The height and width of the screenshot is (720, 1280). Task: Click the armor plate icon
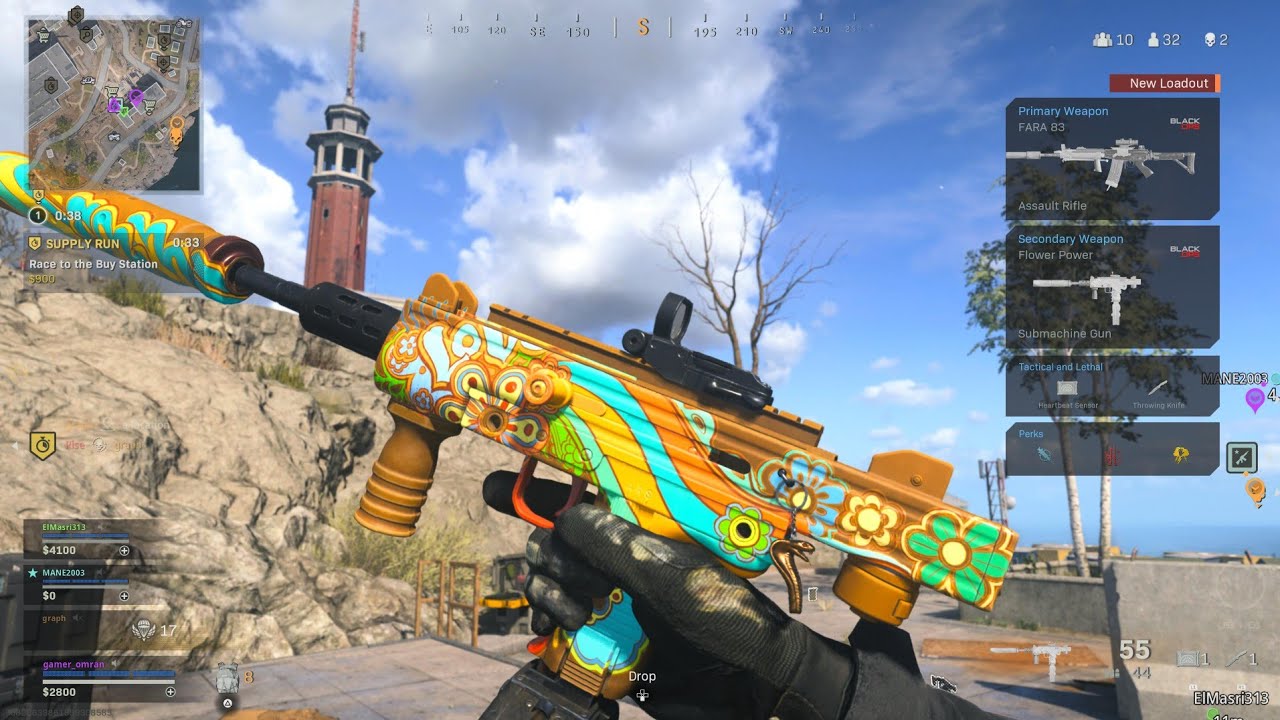pyautogui.click(x=227, y=680)
